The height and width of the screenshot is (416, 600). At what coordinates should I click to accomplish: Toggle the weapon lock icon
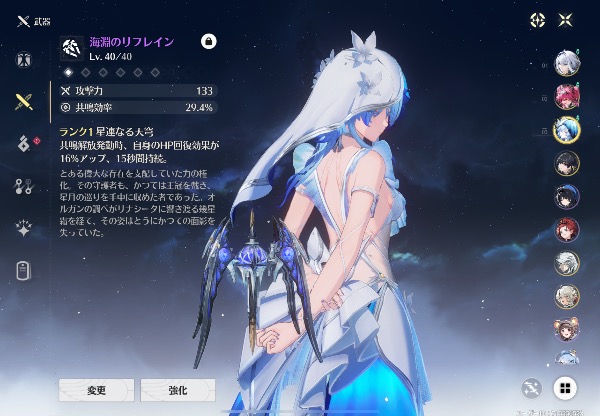coord(209,42)
